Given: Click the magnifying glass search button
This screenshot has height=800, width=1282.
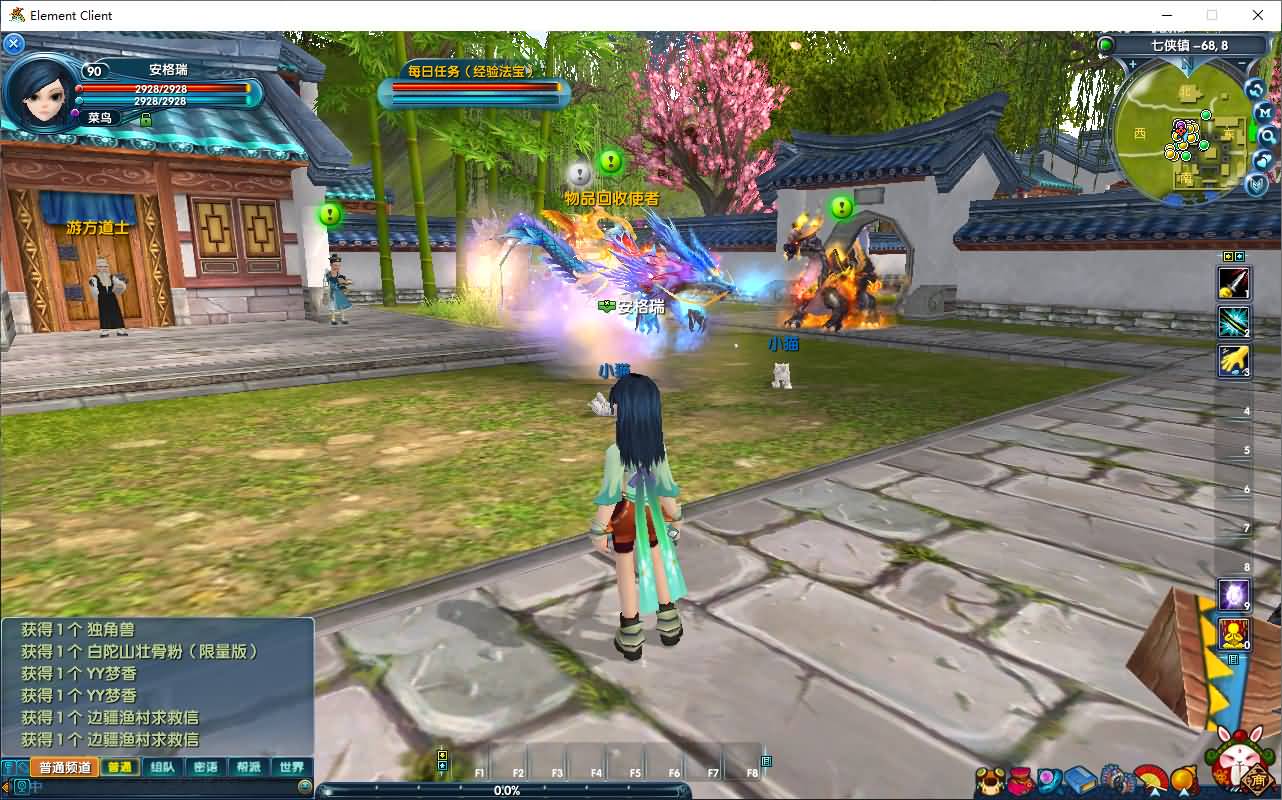Looking at the screenshot, I should point(1267,136).
